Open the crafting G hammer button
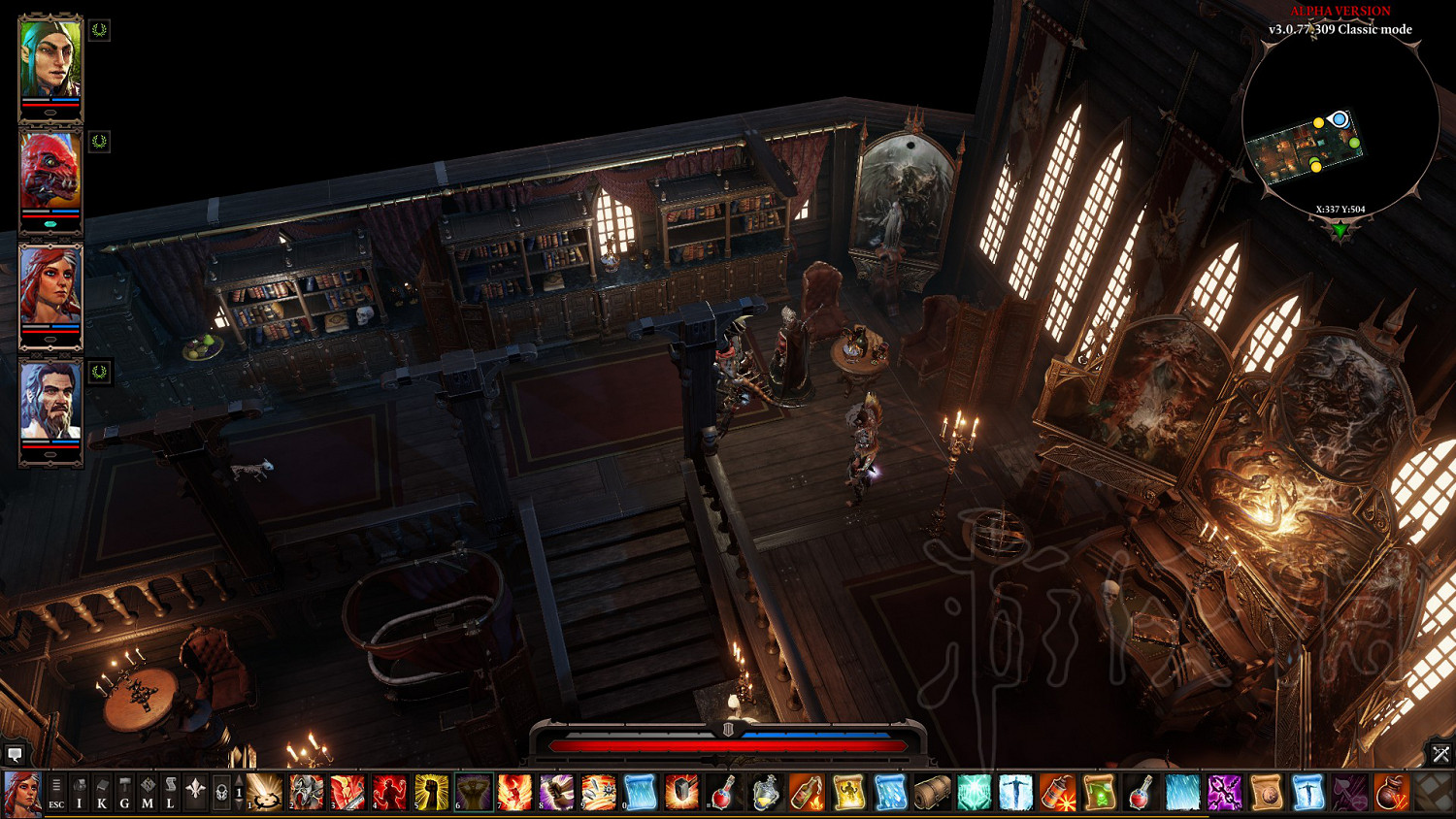 pyautogui.click(x=124, y=793)
